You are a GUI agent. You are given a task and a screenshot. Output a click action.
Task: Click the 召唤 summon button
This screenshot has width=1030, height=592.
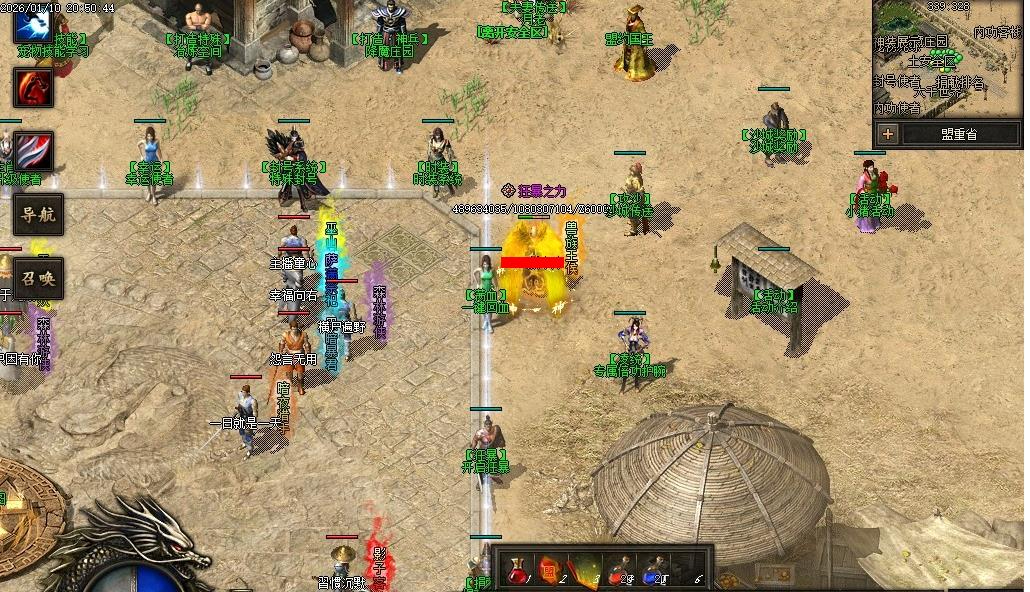(x=38, y=278)
